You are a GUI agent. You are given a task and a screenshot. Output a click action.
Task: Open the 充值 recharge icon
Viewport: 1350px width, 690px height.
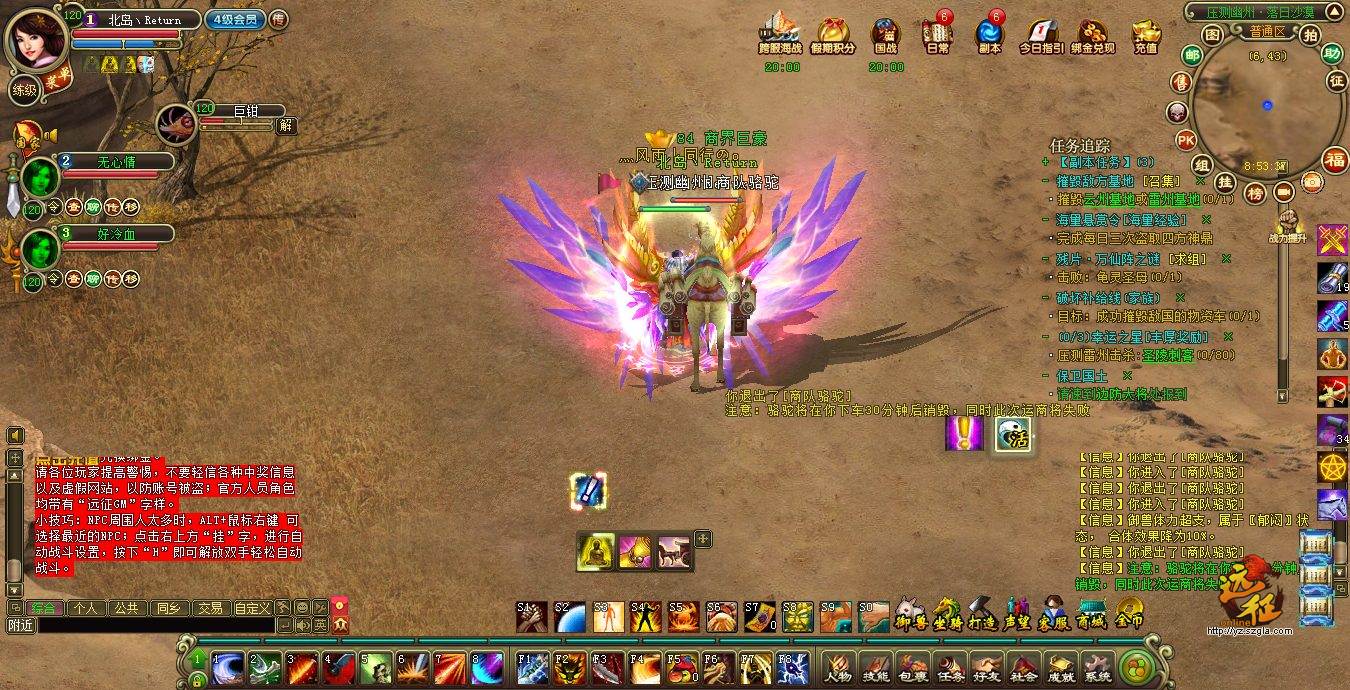click(x=1146, y=35)
